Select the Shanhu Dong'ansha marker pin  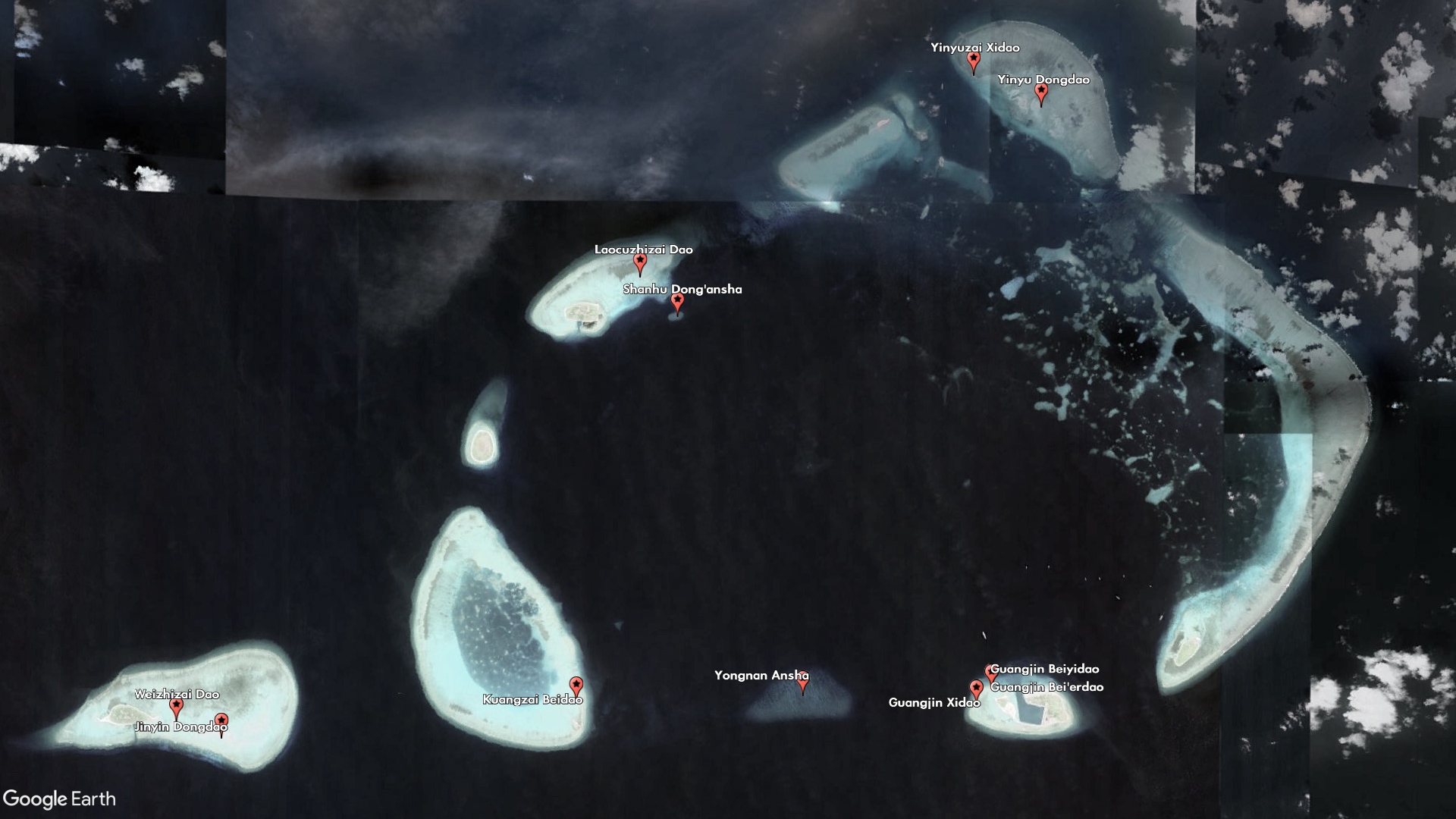click(677, 302)
